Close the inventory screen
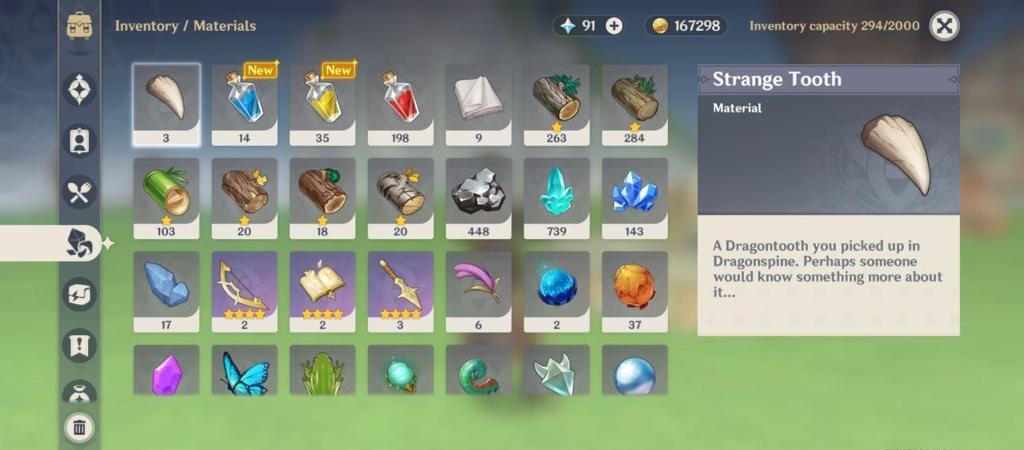Viewport: 1024px width, 450px height. (x=944, y=26)
